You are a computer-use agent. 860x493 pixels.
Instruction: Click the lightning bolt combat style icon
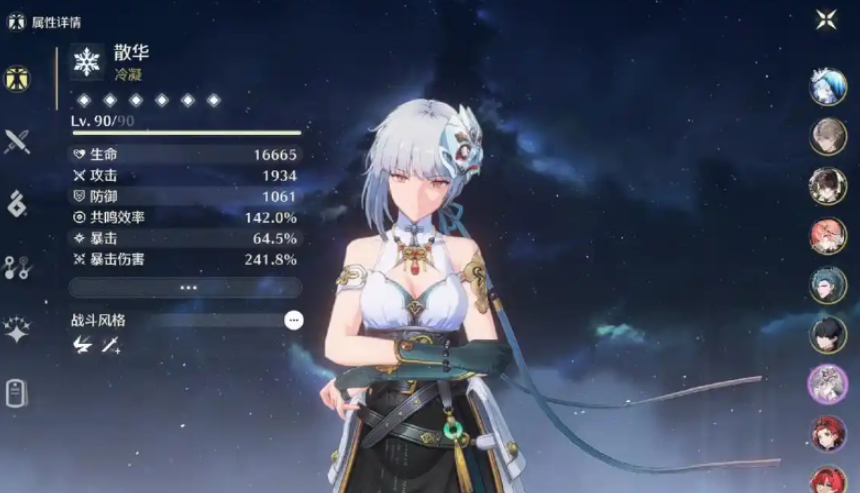pyautogui.click(x=83, y=345)
